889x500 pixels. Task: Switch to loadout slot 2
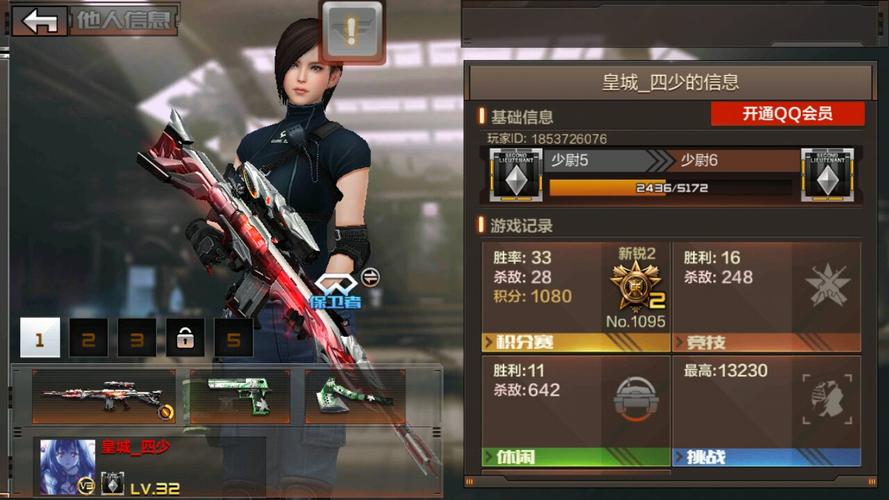click(x=88, y=339)
